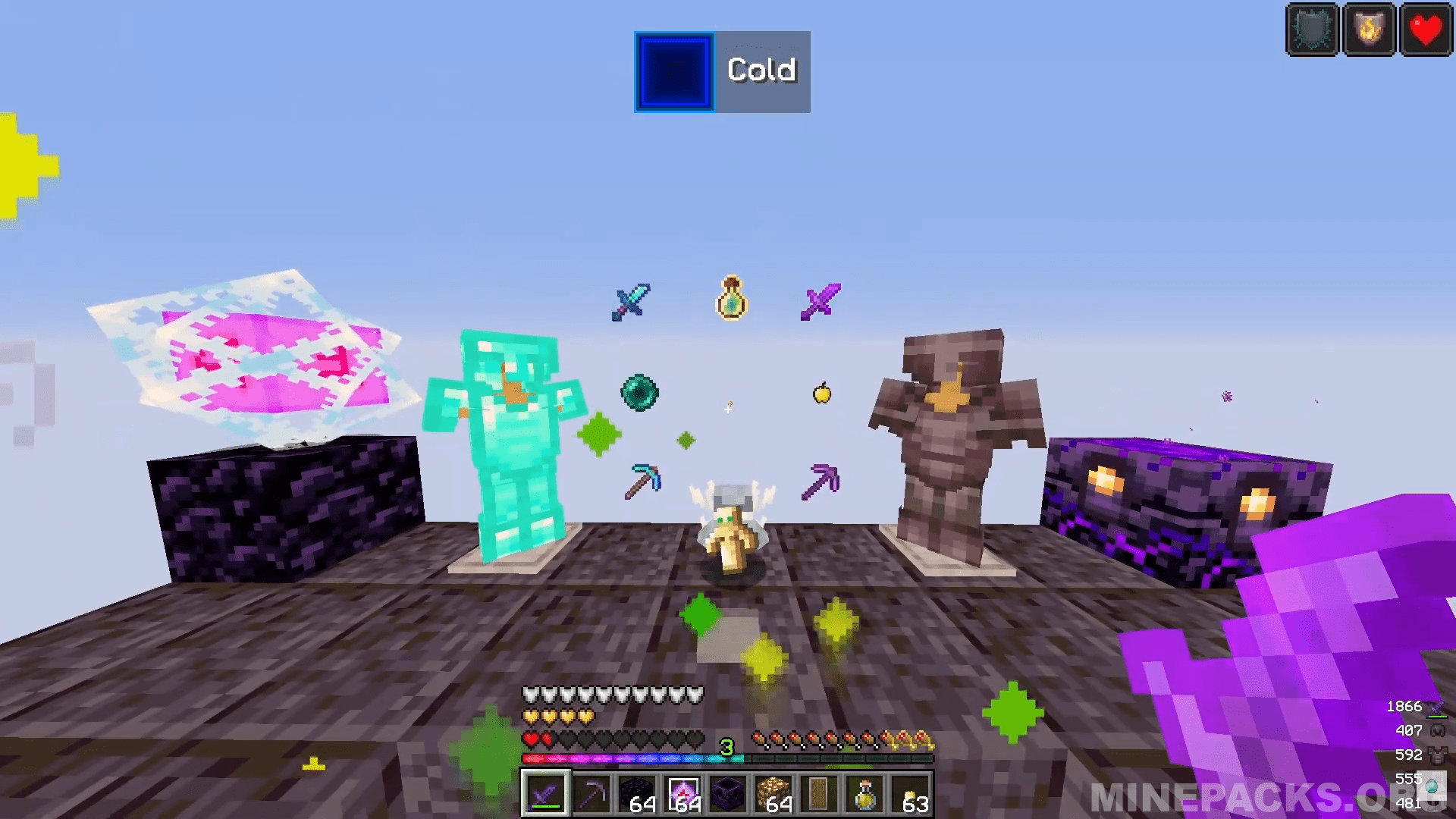Click the sword icon beside the 1866 counter
The height and width of the screenshot is (819, 1456).
[x=1437, y=706]
